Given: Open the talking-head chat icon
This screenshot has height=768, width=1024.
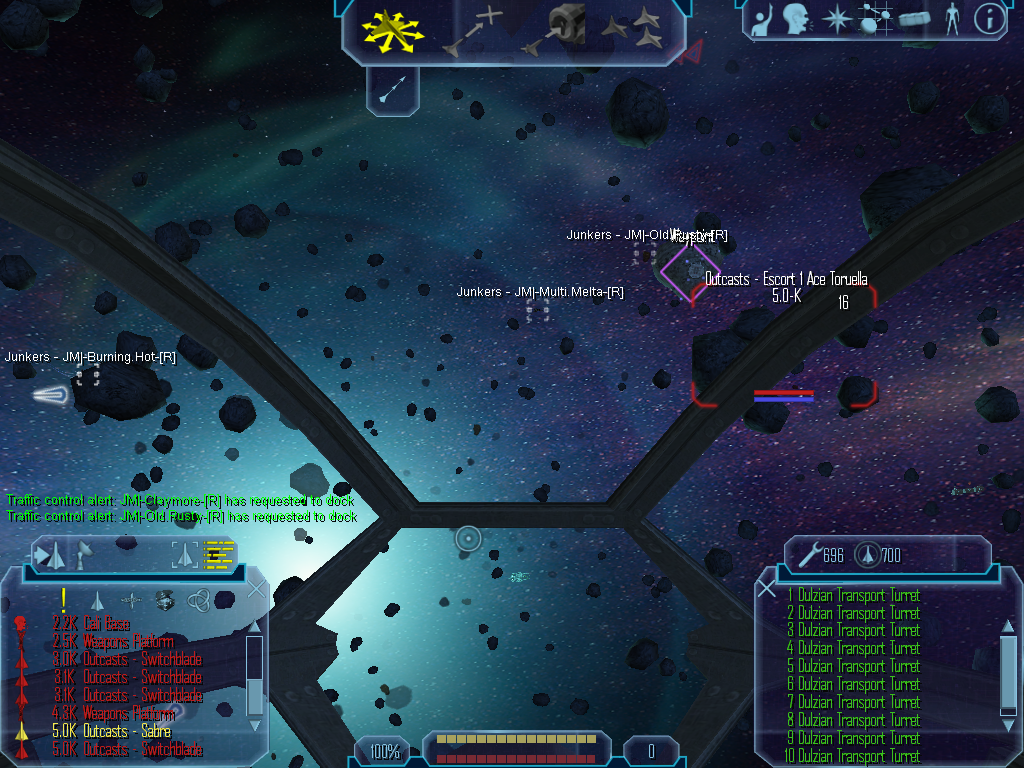Looking at the screenshot, I should tap(796, 19).
